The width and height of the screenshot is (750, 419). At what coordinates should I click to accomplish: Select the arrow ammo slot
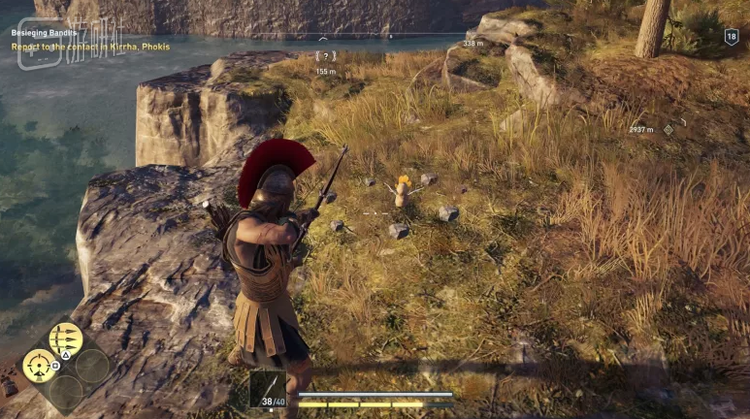268,389
